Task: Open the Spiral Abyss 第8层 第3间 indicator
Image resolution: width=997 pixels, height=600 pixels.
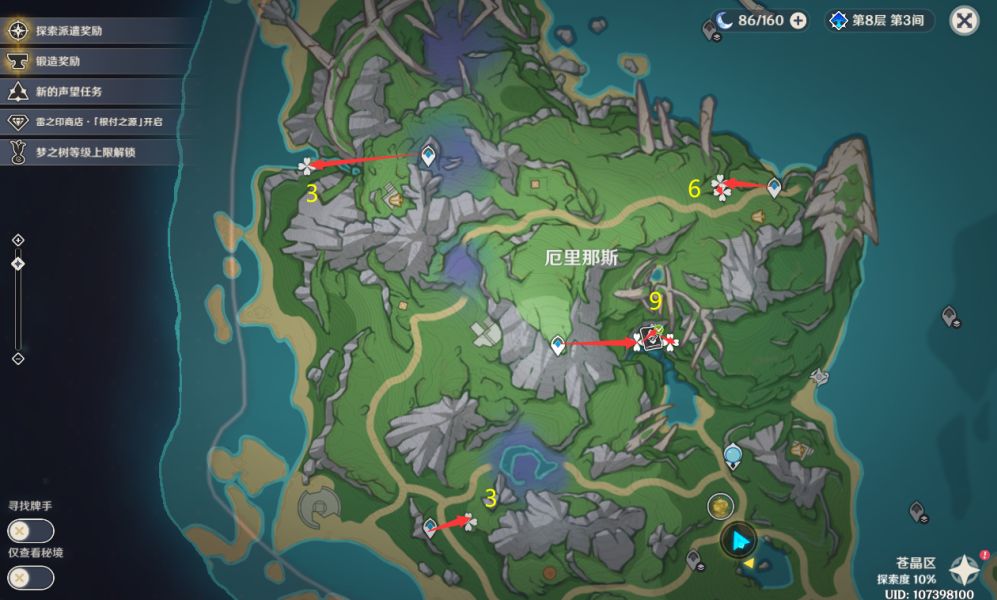Action: 880,20
